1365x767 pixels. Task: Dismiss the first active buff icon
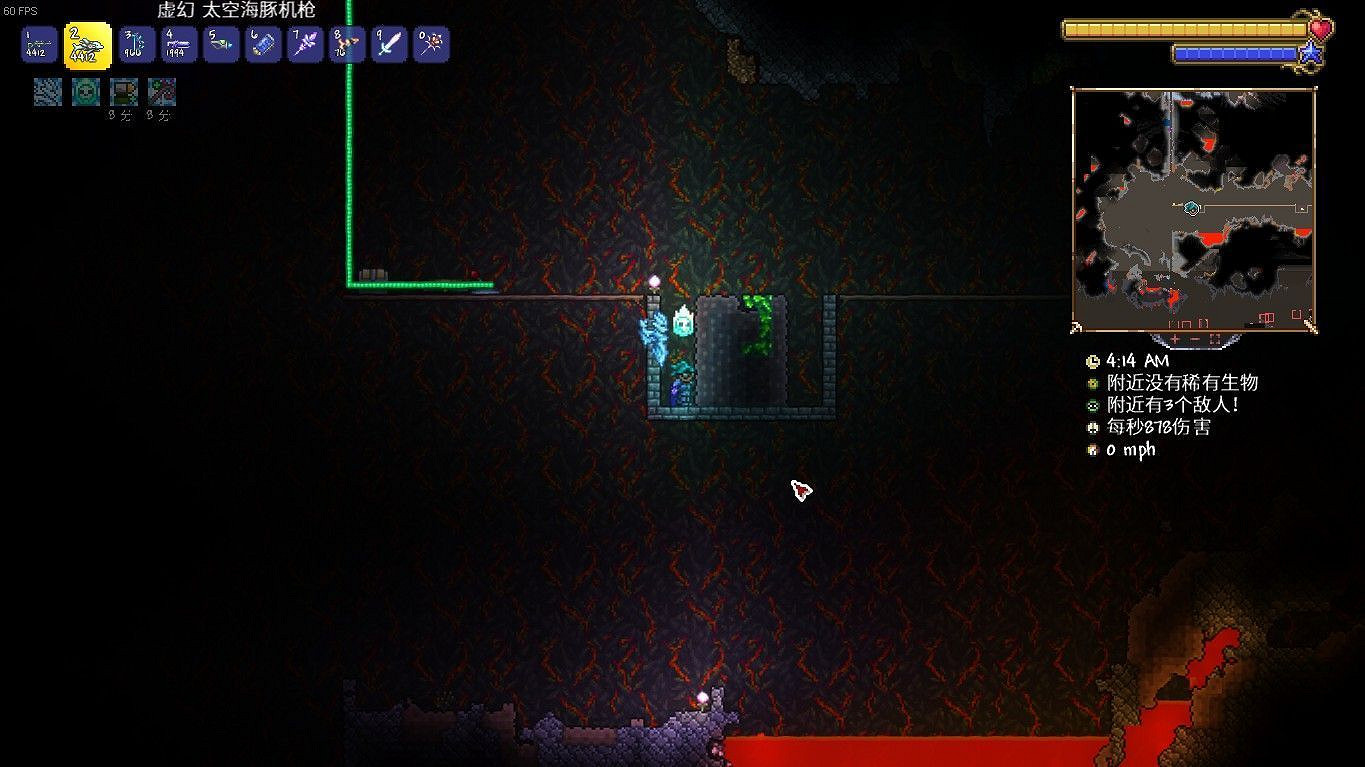click(x=47, y=91)
